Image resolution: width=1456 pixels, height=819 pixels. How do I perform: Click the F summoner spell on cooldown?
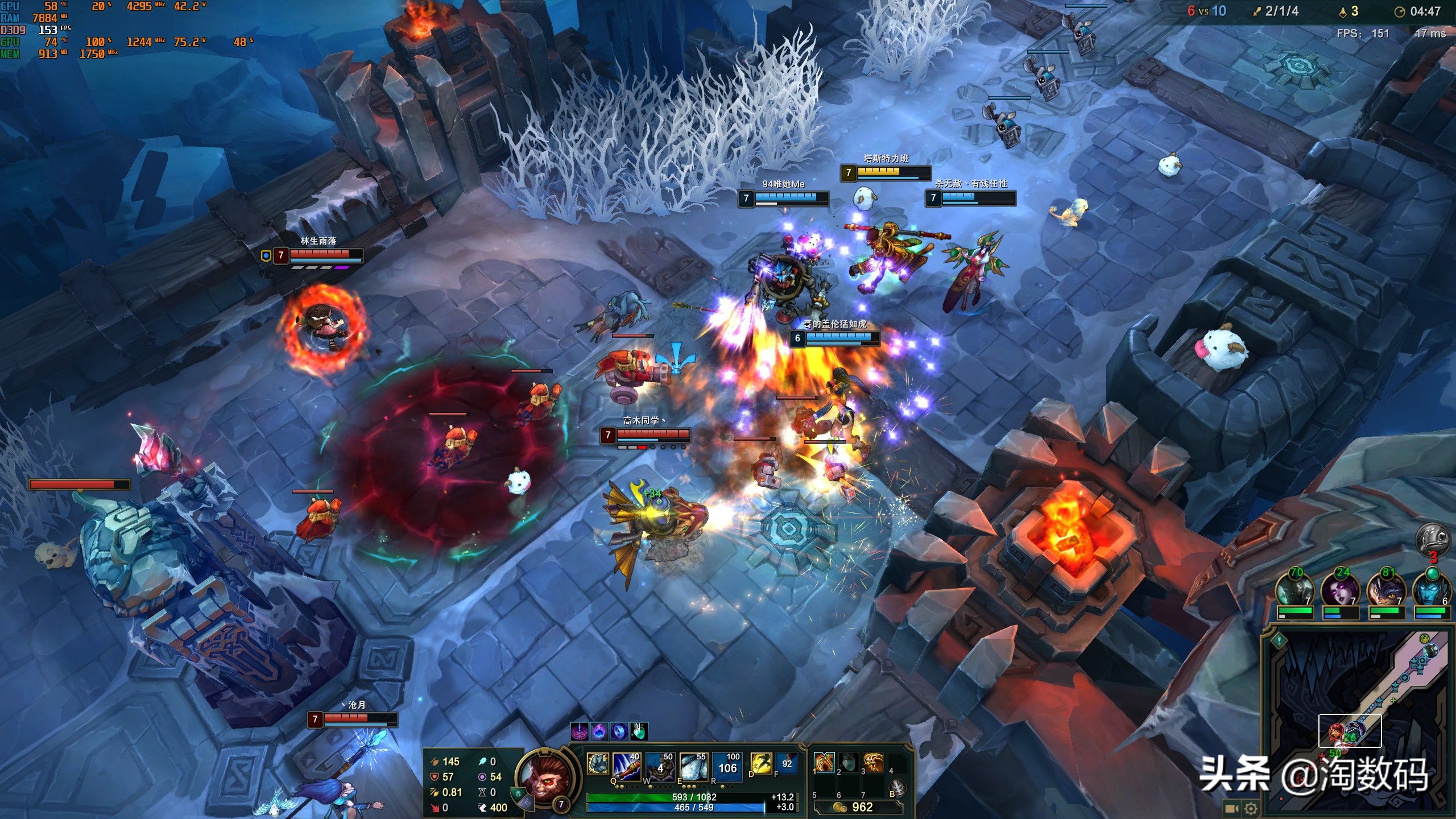787,764
